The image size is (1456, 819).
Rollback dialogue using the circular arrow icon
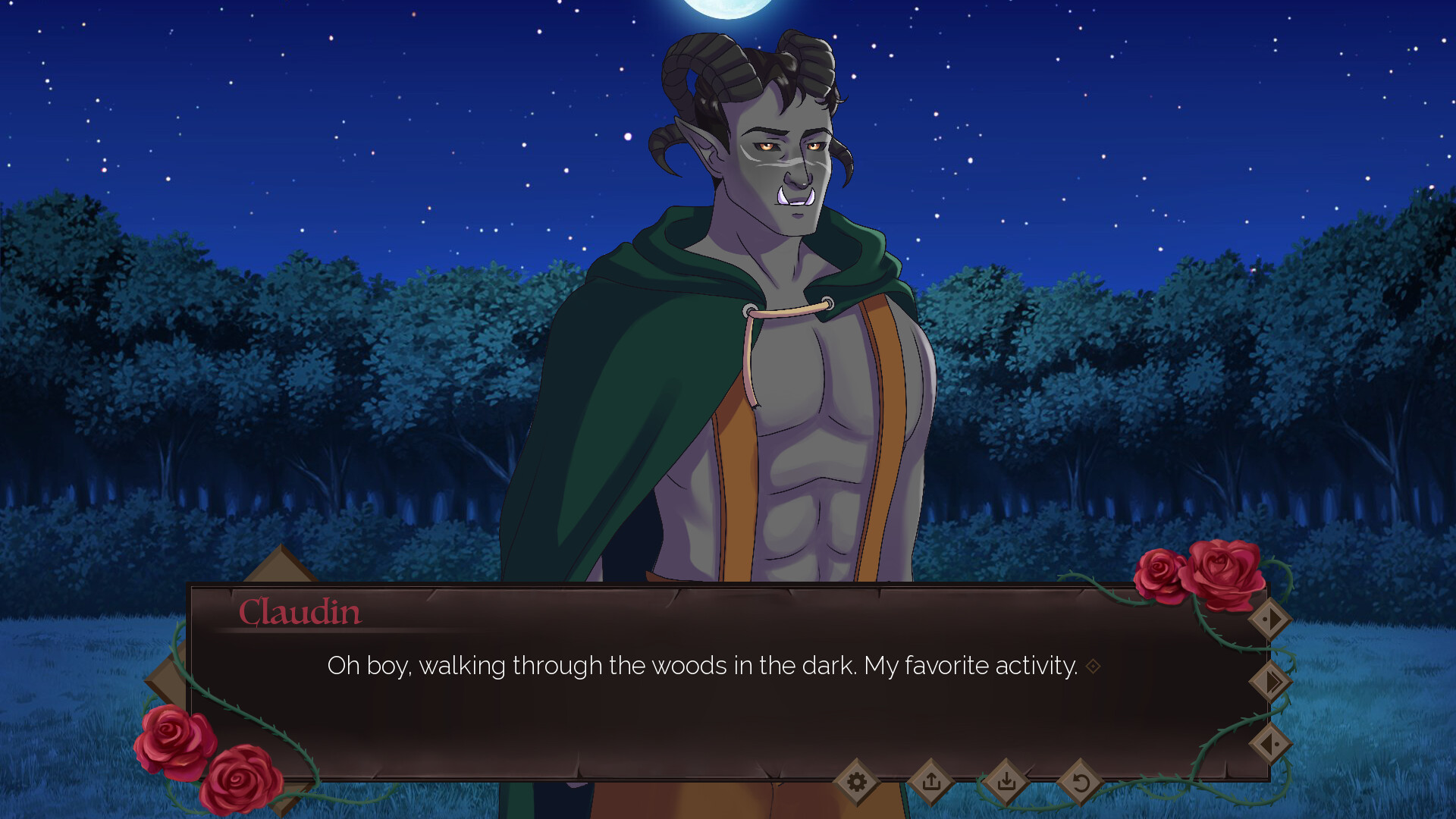pyautogui.click(x=1080, y=781)
